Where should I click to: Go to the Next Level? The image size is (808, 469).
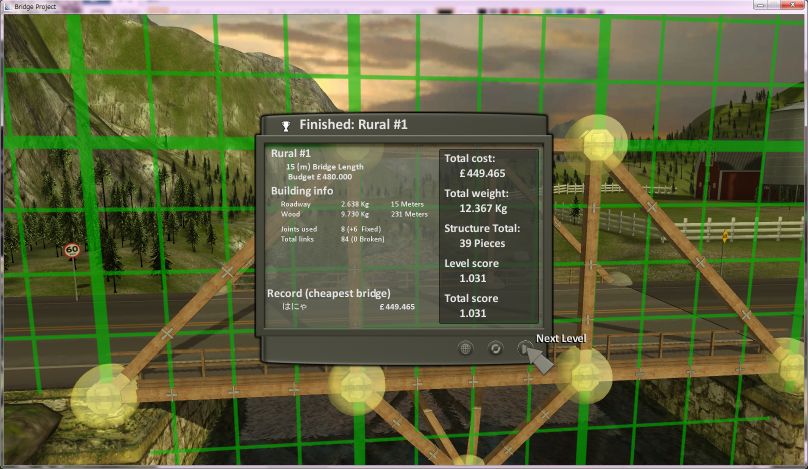pyautogui.click(x=524, y=348)
